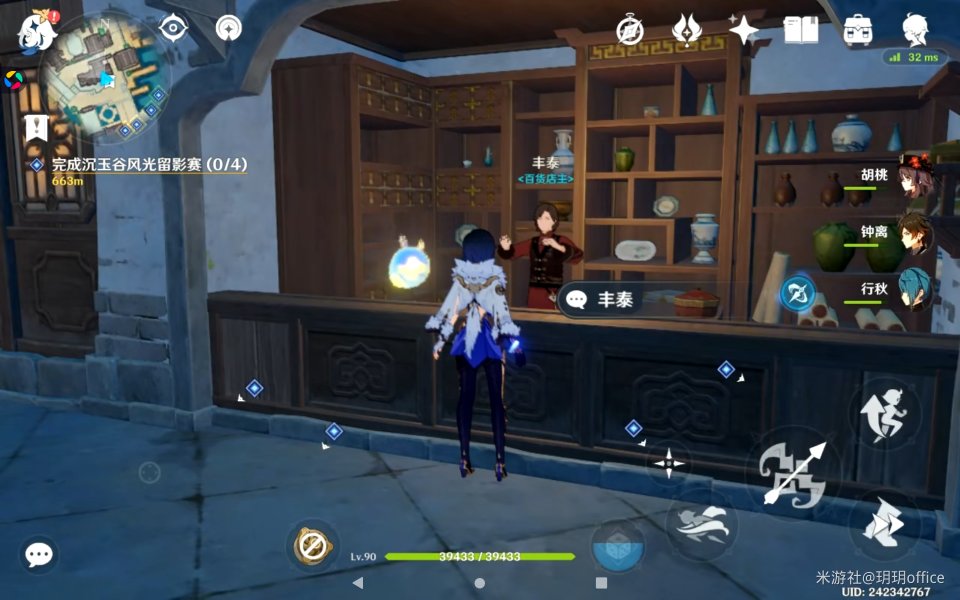Tap the Android back navigation button
This screenshot has width=960, height=600.
tap(358, 582)
